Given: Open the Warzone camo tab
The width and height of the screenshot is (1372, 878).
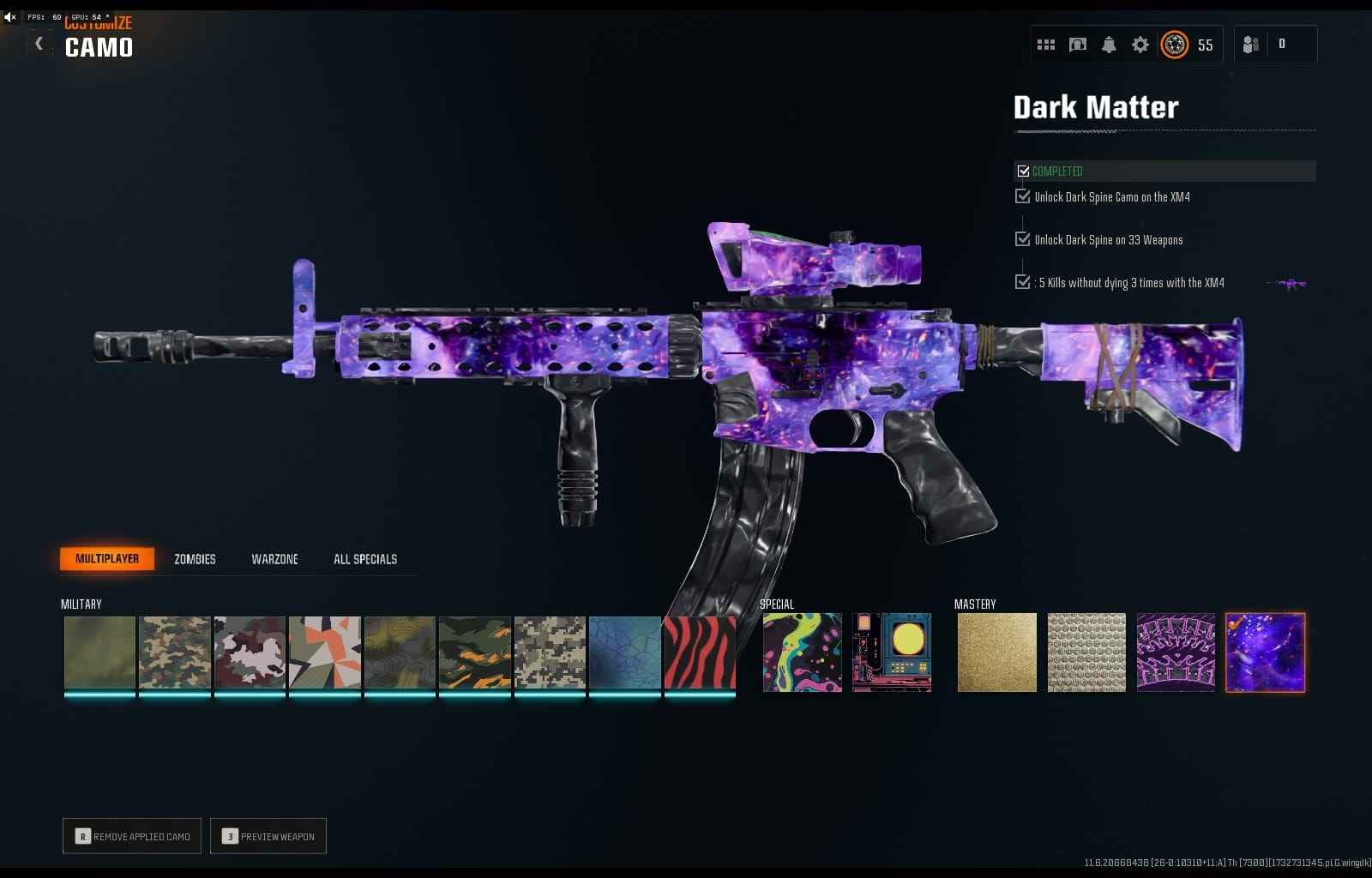Looking at the screenshot, I should 274,559.
